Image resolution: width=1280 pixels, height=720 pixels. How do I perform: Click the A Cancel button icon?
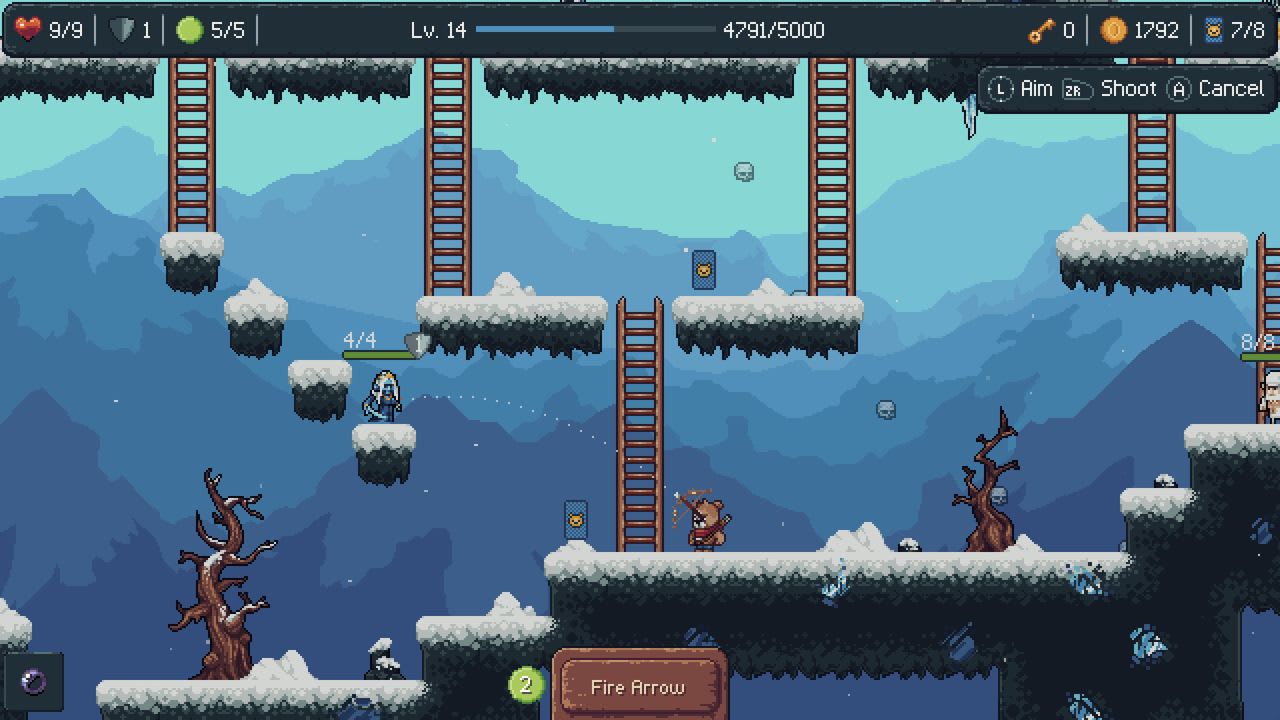coord(1181,88)
